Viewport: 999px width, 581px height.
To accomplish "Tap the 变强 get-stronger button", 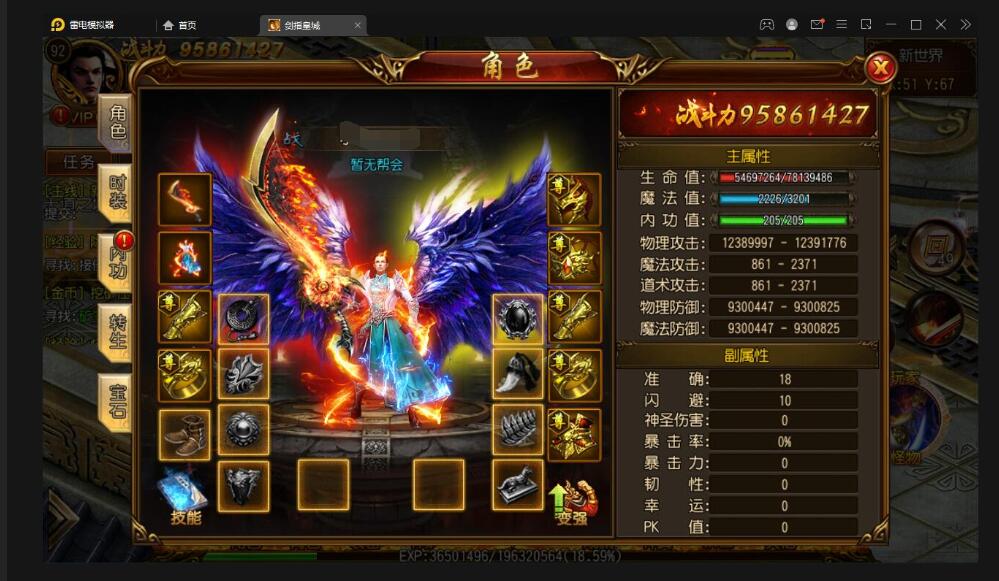I will pos(573,500).
